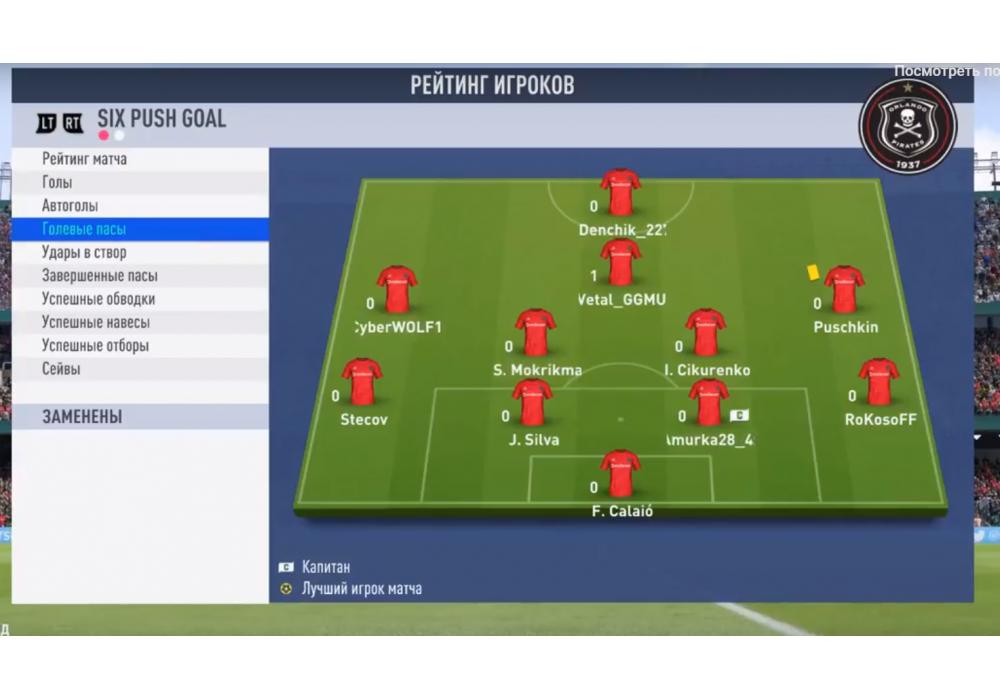Open the Автоголы stat entry
1000x700 pixels.
click(x=140, y=206)
